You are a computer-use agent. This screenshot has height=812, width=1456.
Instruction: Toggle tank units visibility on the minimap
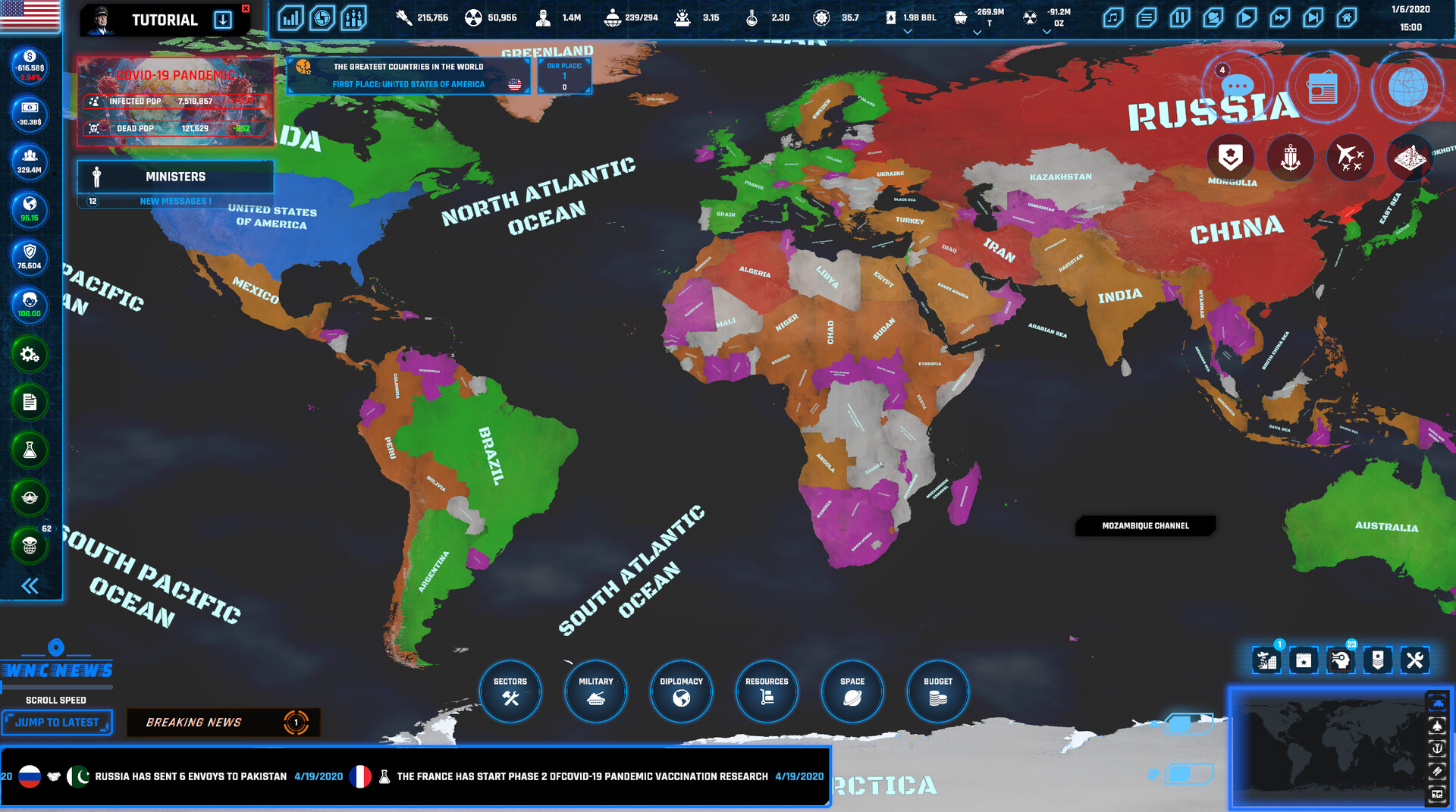1438,704
